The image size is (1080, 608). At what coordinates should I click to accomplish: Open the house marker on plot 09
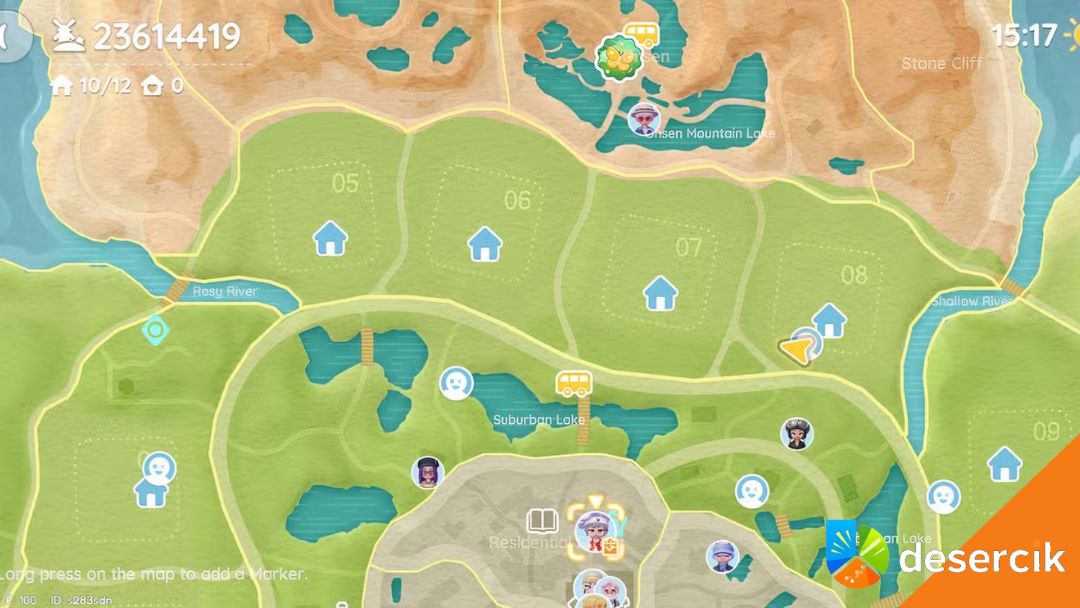click(1004, 464)
